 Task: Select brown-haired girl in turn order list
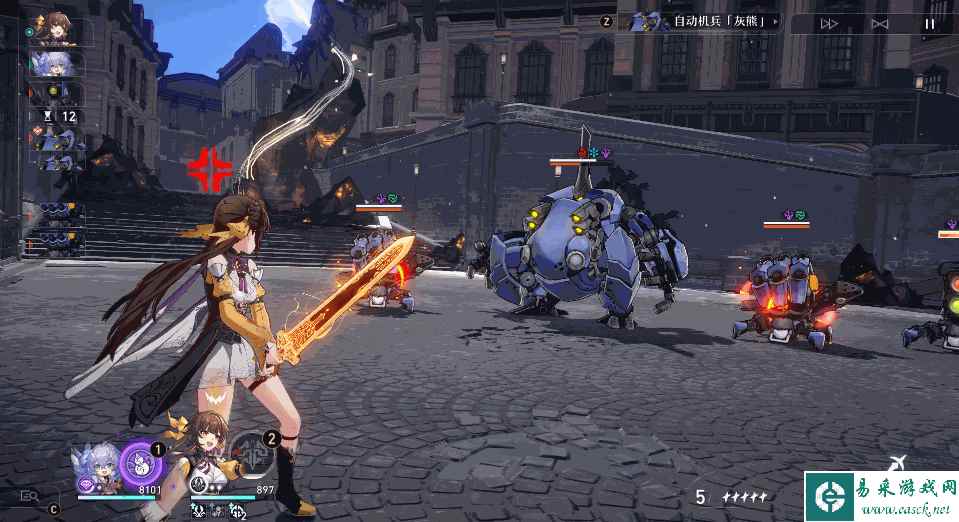click(x=56, y=30)
